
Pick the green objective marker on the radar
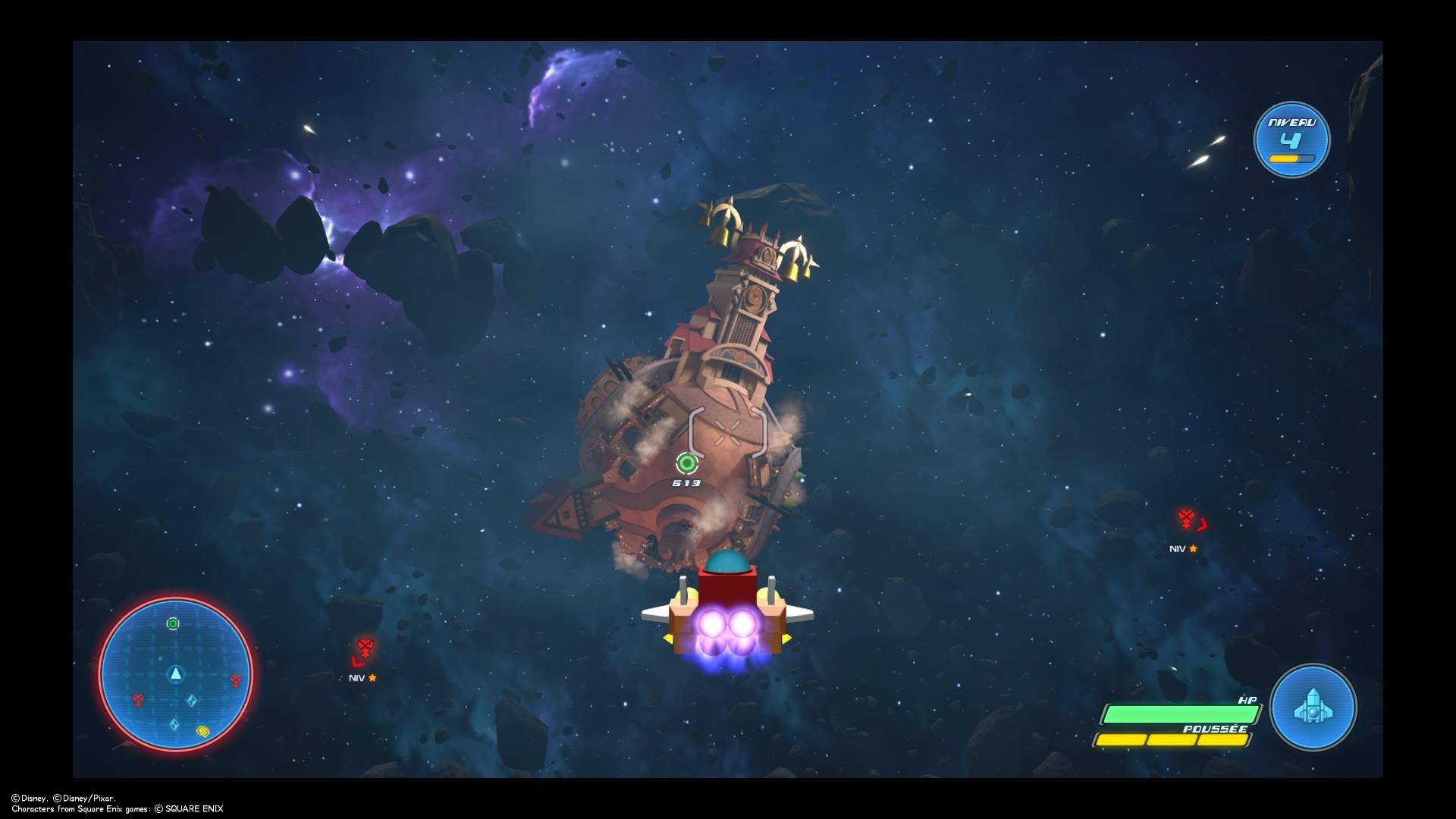click(173, 624)
